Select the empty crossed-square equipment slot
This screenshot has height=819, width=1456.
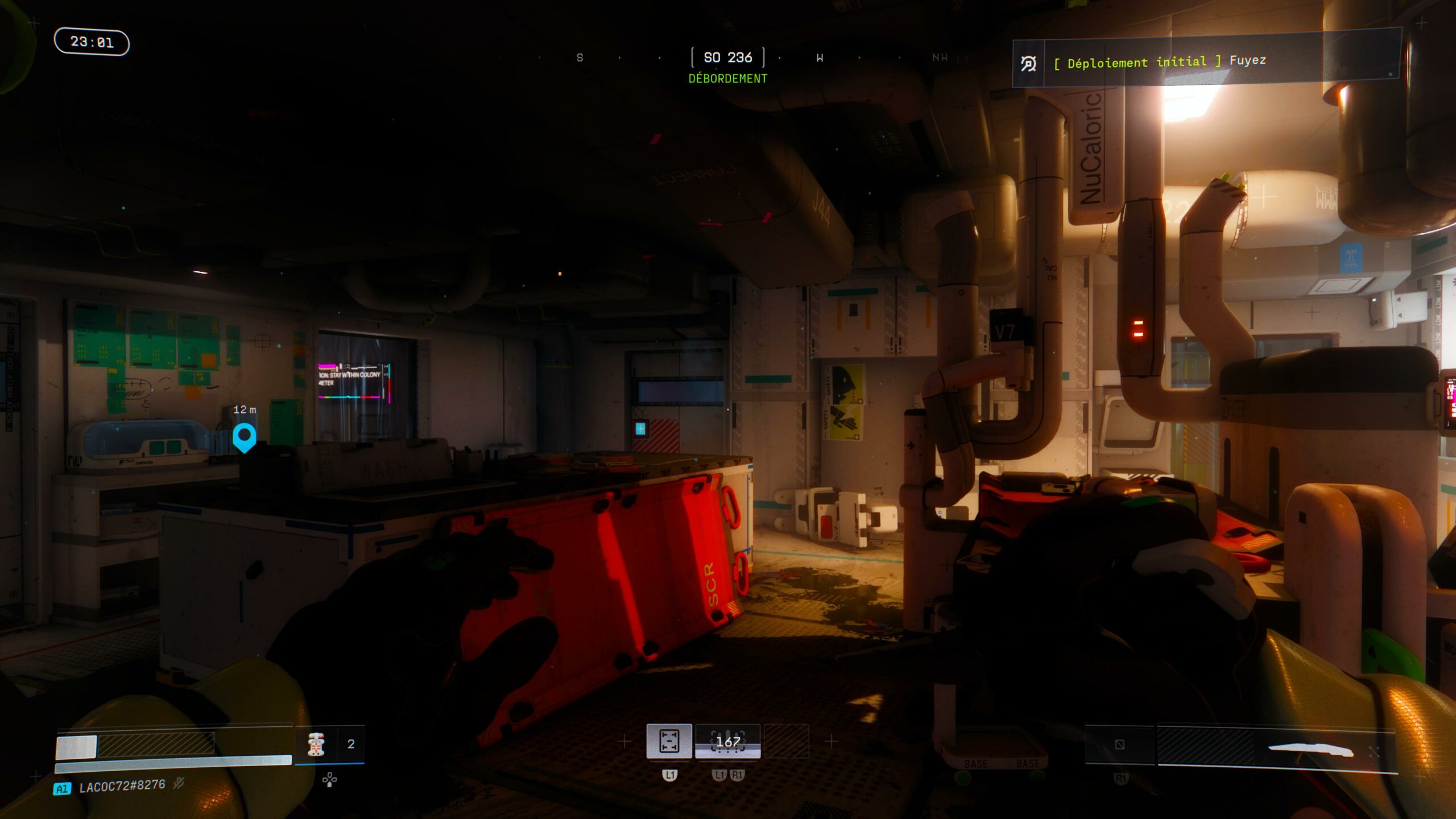click(x=1119, y=744)
